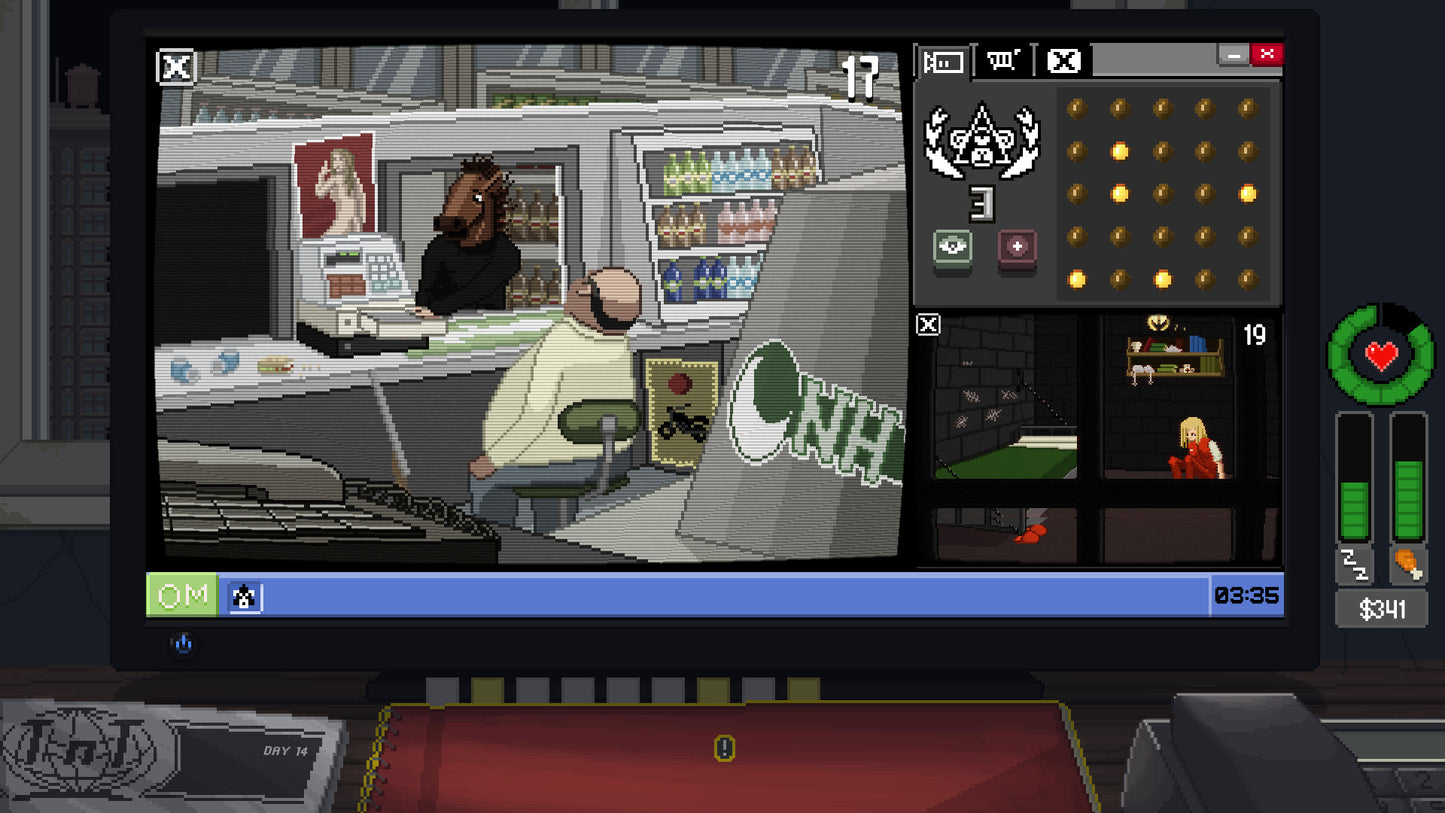
Task: Open the cage tab in the monkey panel
Action: (1003, 62)
